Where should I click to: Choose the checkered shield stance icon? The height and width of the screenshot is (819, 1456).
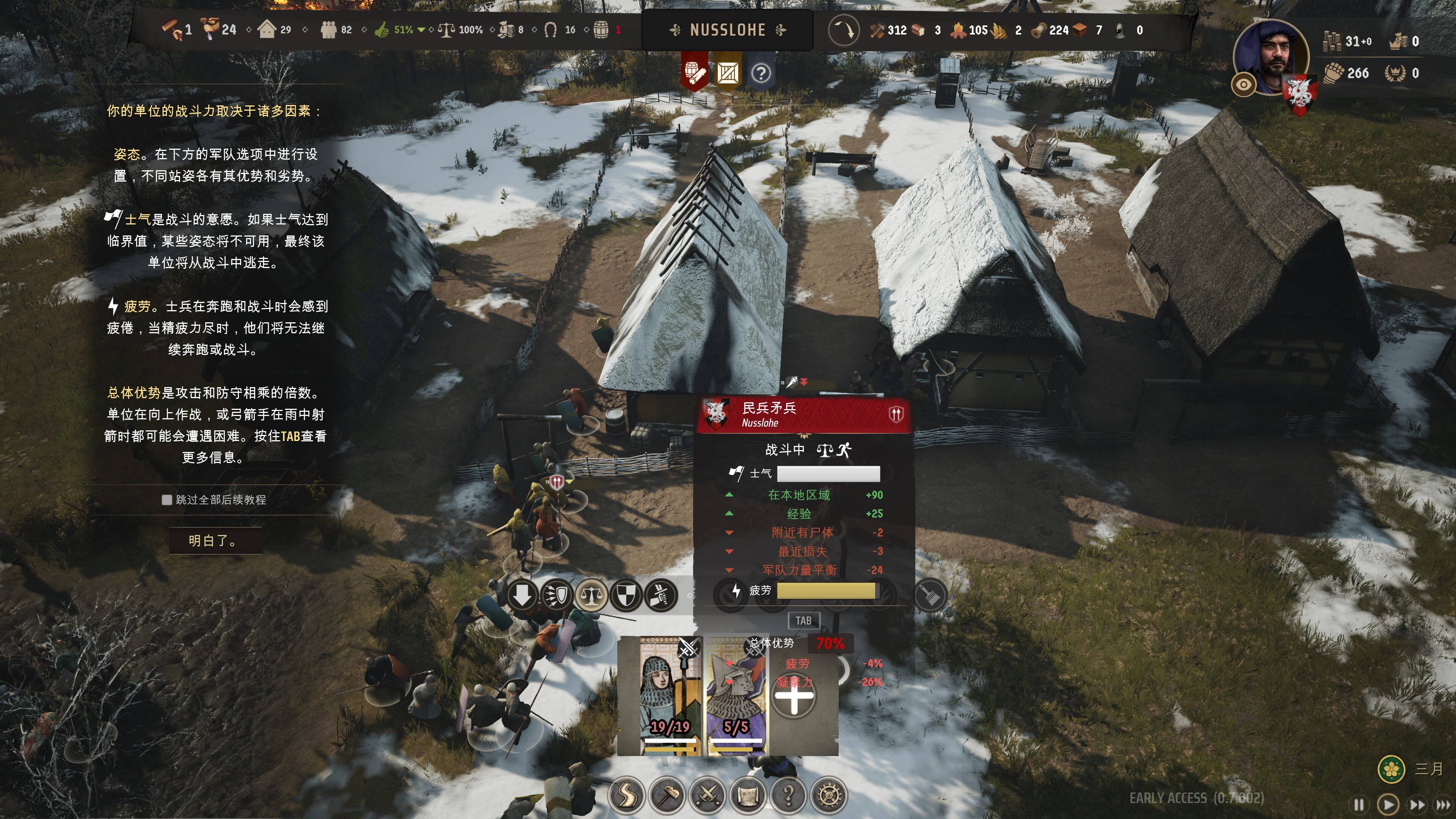coord(626,595)
